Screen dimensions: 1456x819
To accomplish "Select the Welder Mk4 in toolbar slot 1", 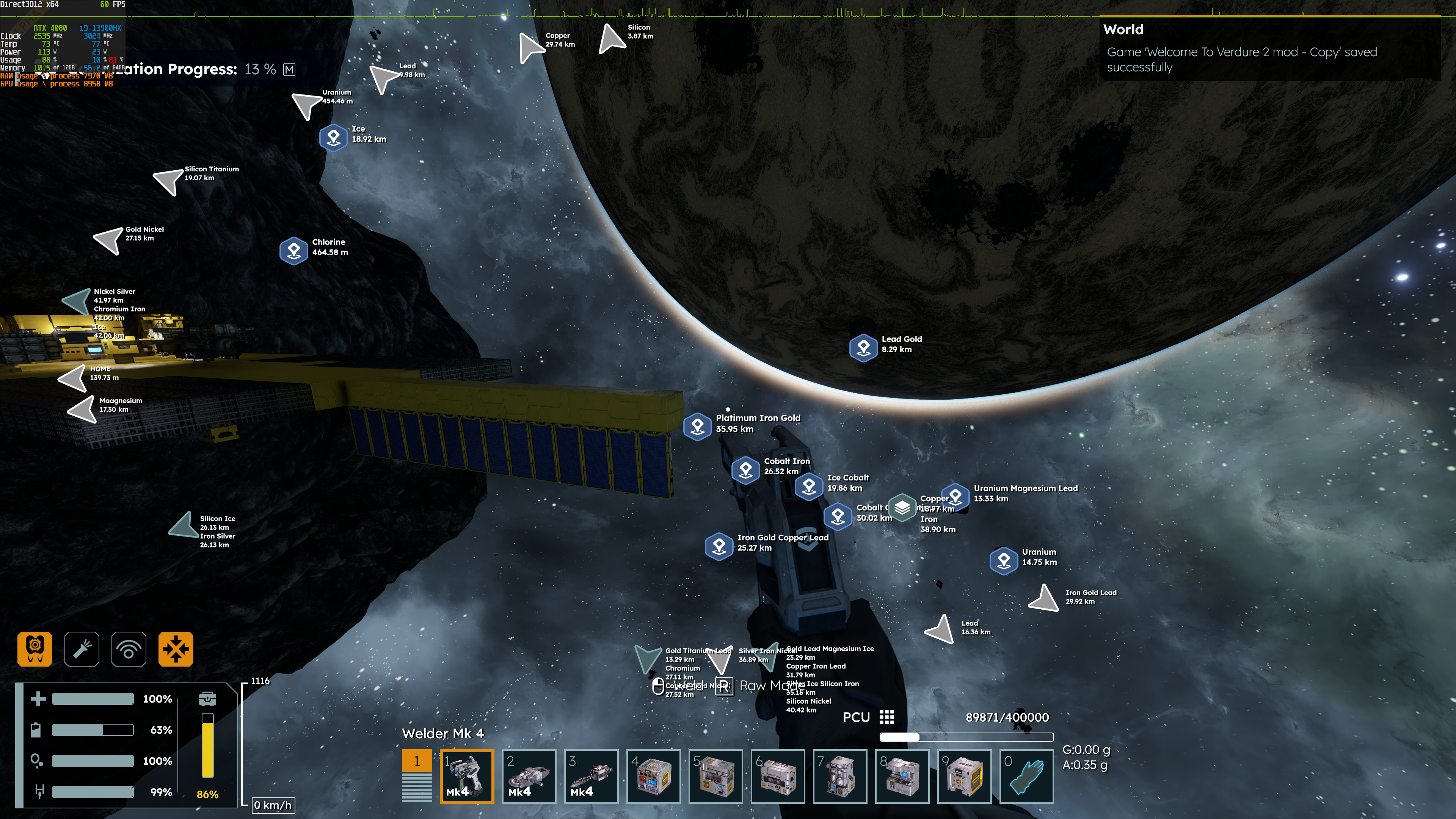I will click(466, 775).
